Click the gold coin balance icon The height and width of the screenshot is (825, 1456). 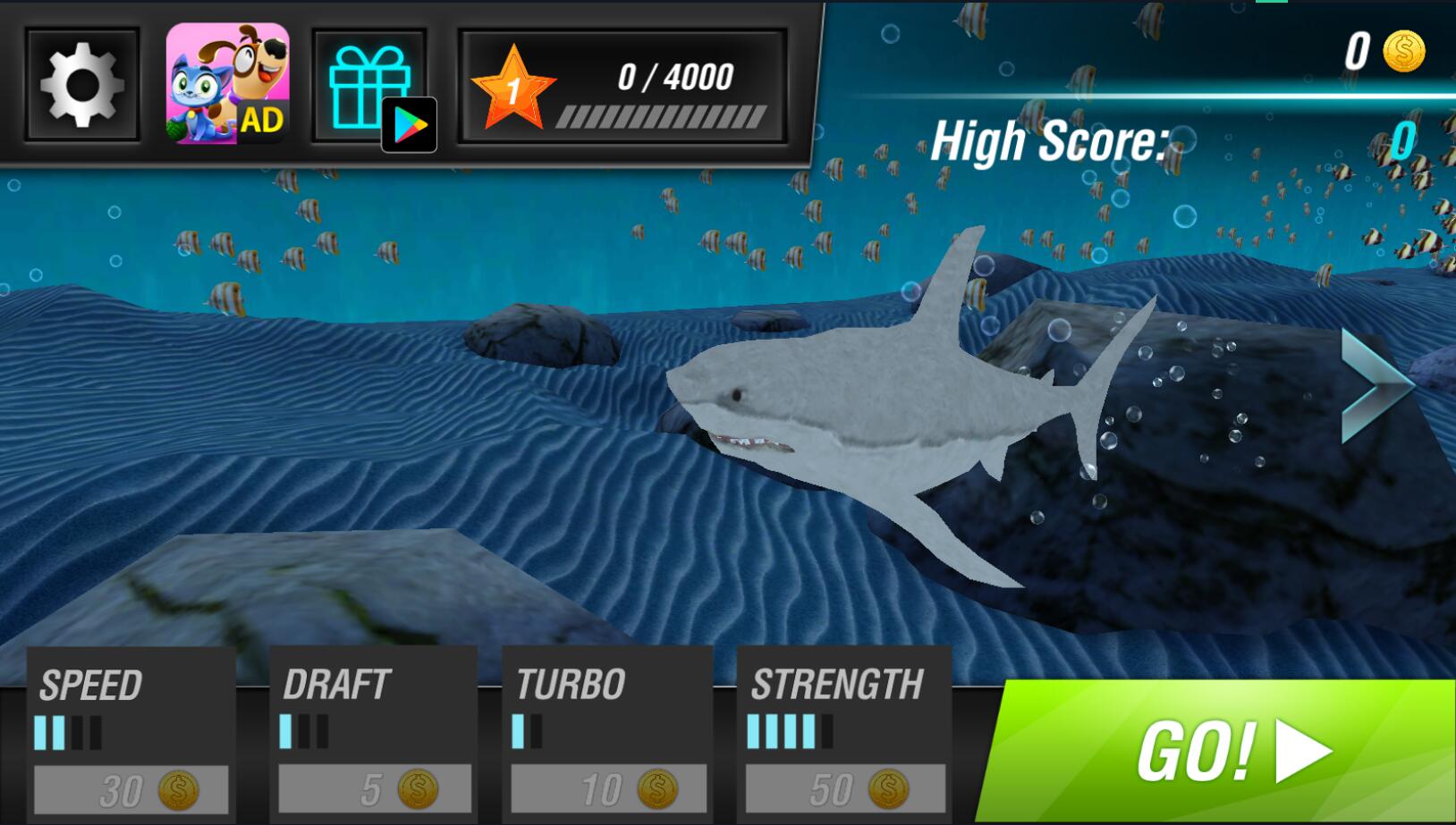[x=1403, y=51]
